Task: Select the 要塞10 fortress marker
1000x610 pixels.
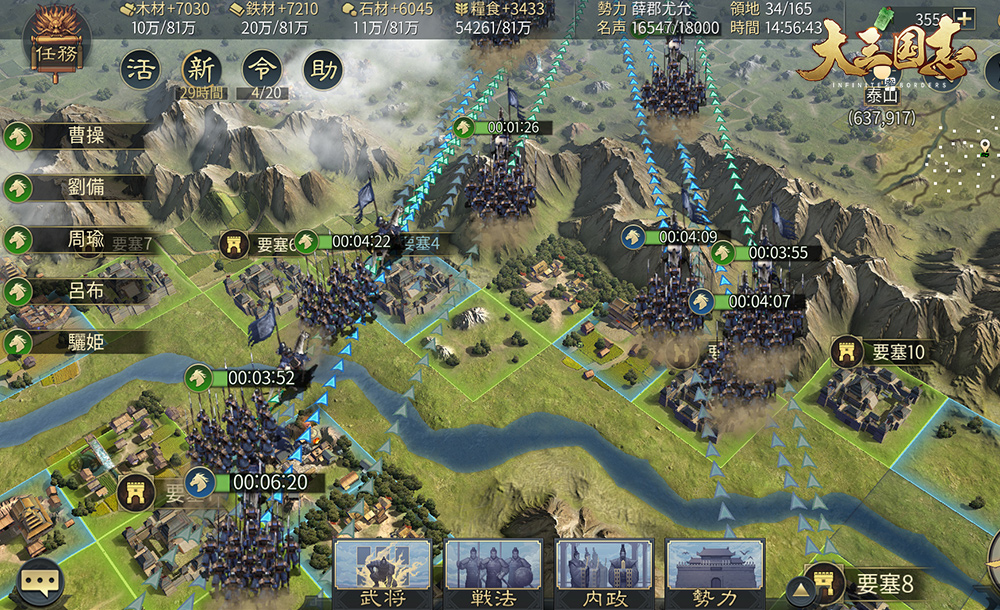Action: 880,352
